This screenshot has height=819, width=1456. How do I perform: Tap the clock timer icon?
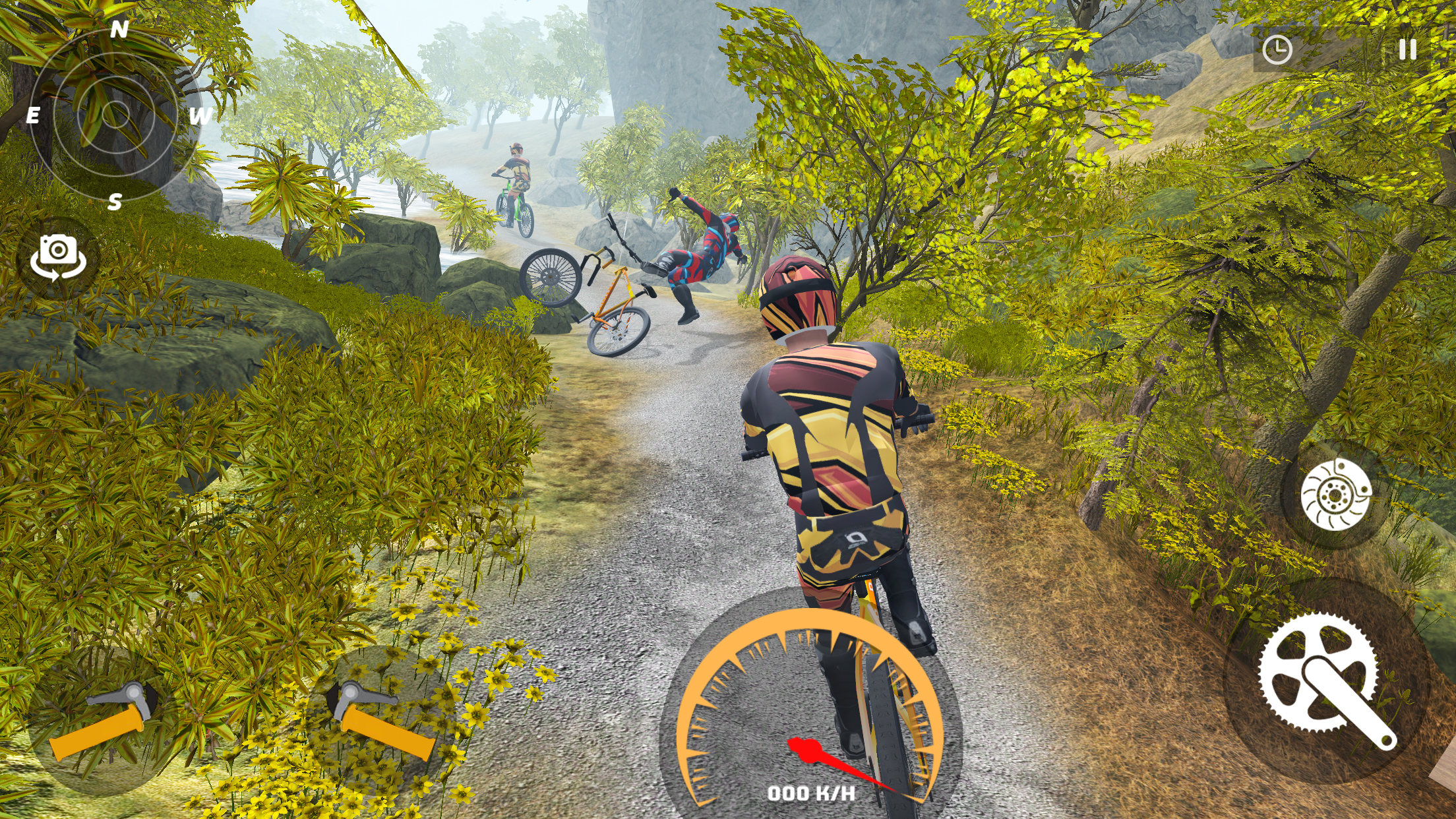coord(1277,50)
